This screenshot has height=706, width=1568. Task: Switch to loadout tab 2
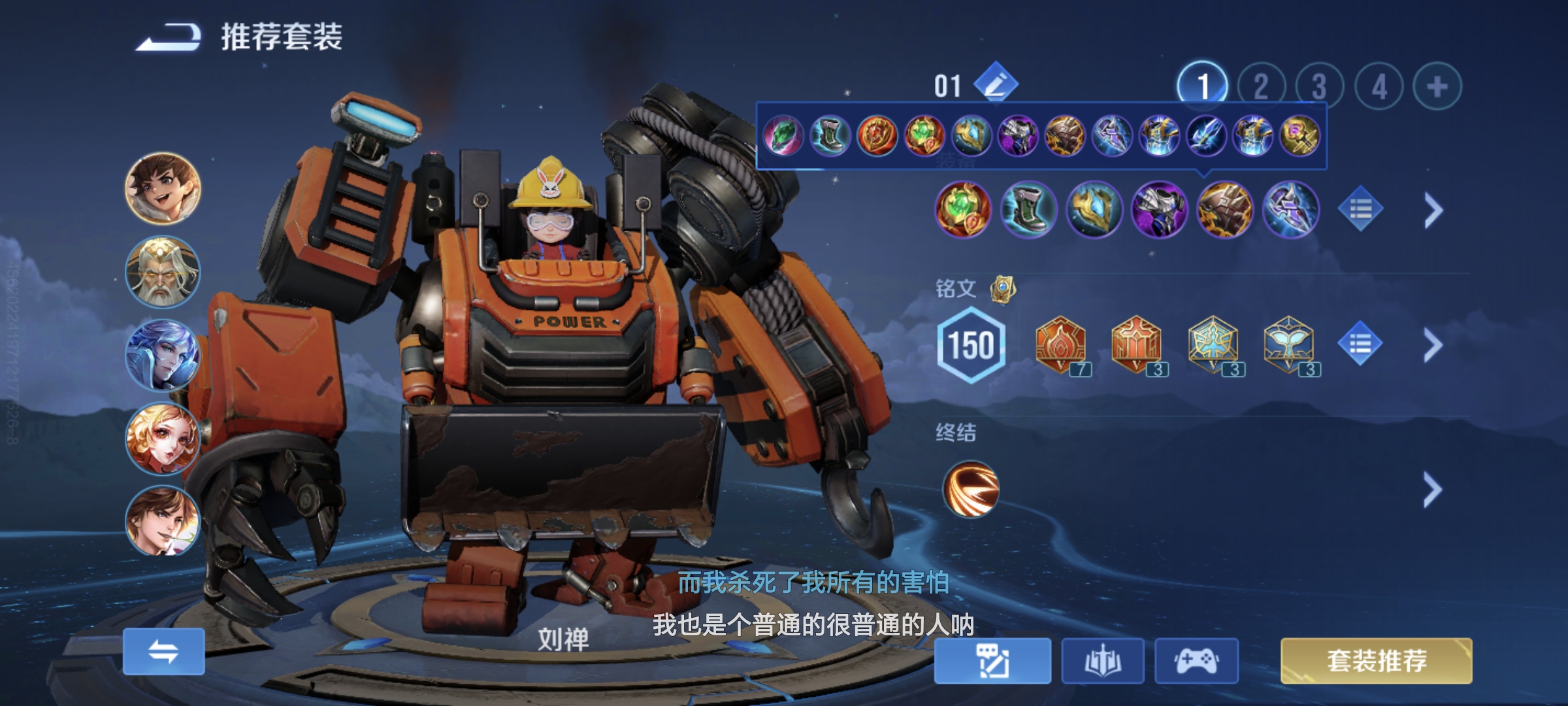click(1260, 84)
